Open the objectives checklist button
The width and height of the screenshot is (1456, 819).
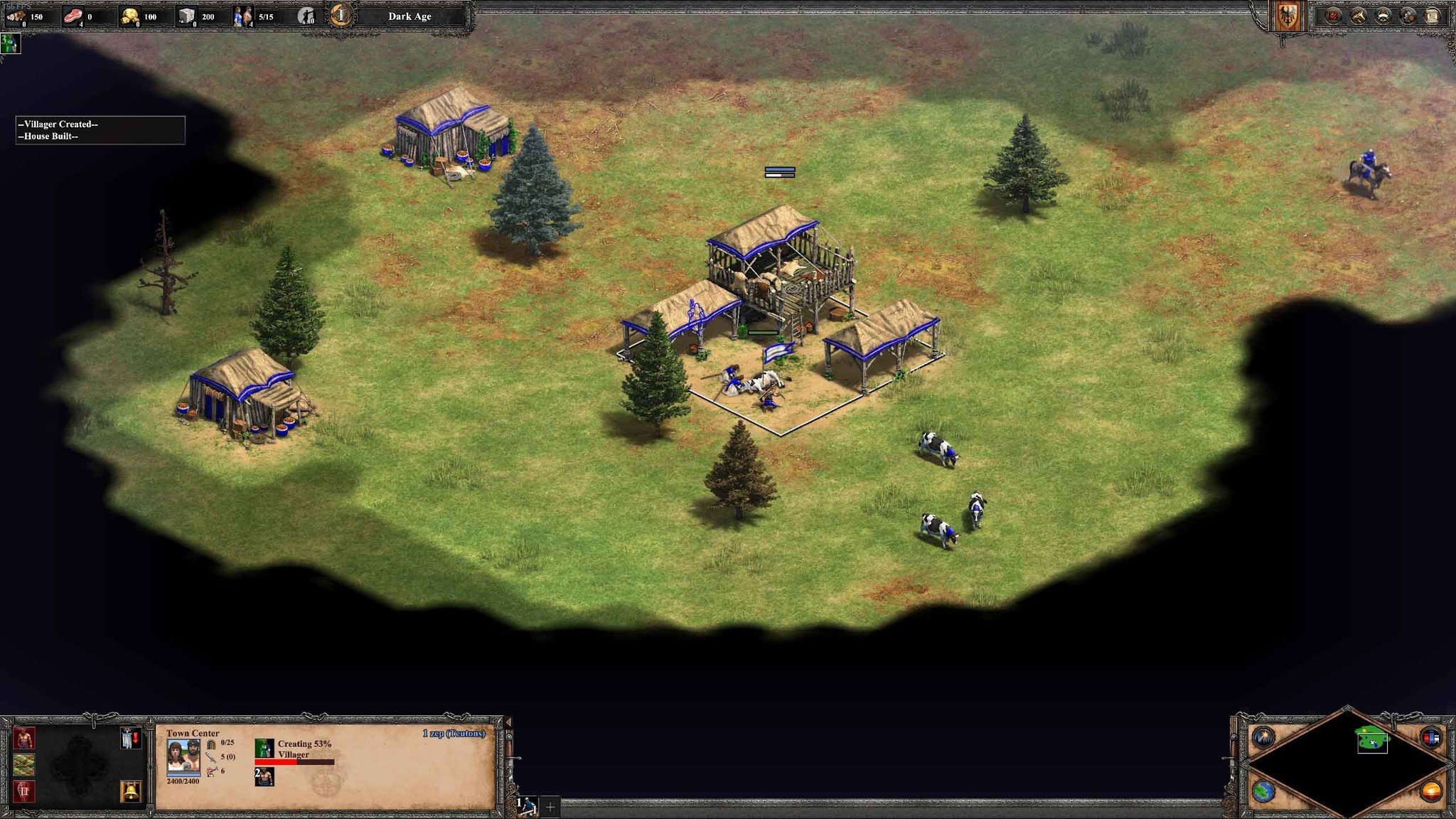pos(1333,16)
